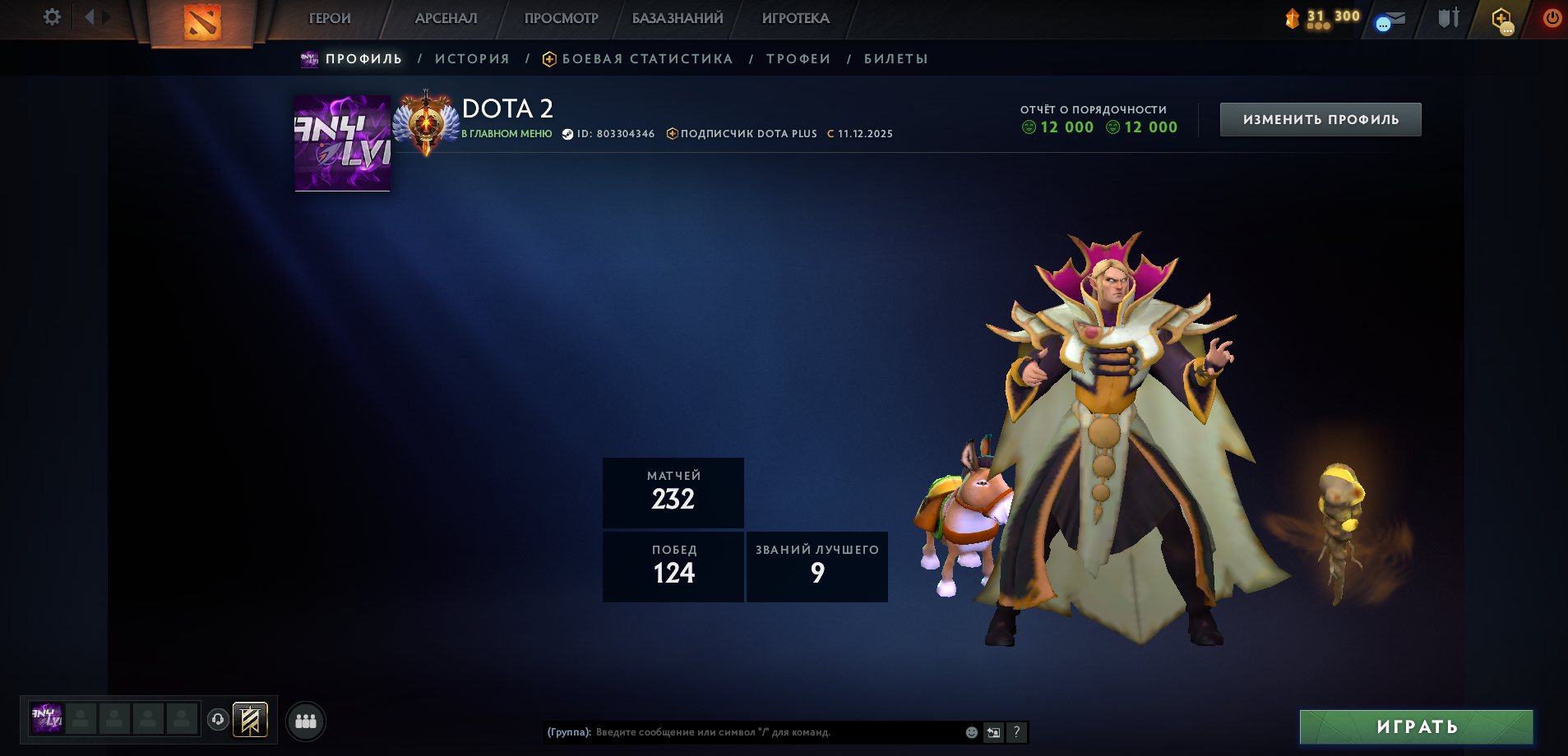Screen dimensions: 1568x756
Task: Open the party group icon button
Action: coord(306,721)
